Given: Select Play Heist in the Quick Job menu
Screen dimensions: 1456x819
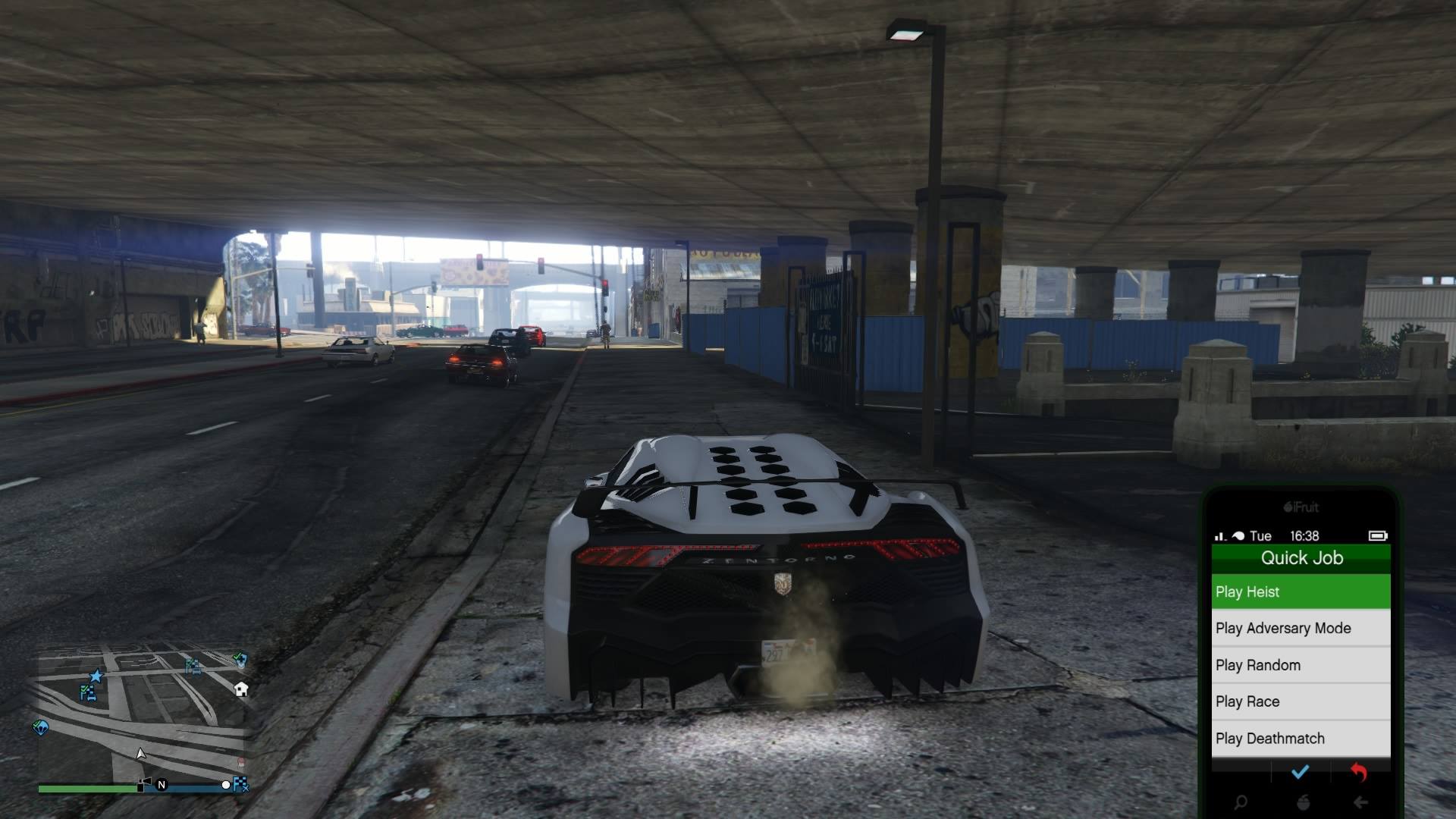Looking at the screenshot, I should 1302,591.
